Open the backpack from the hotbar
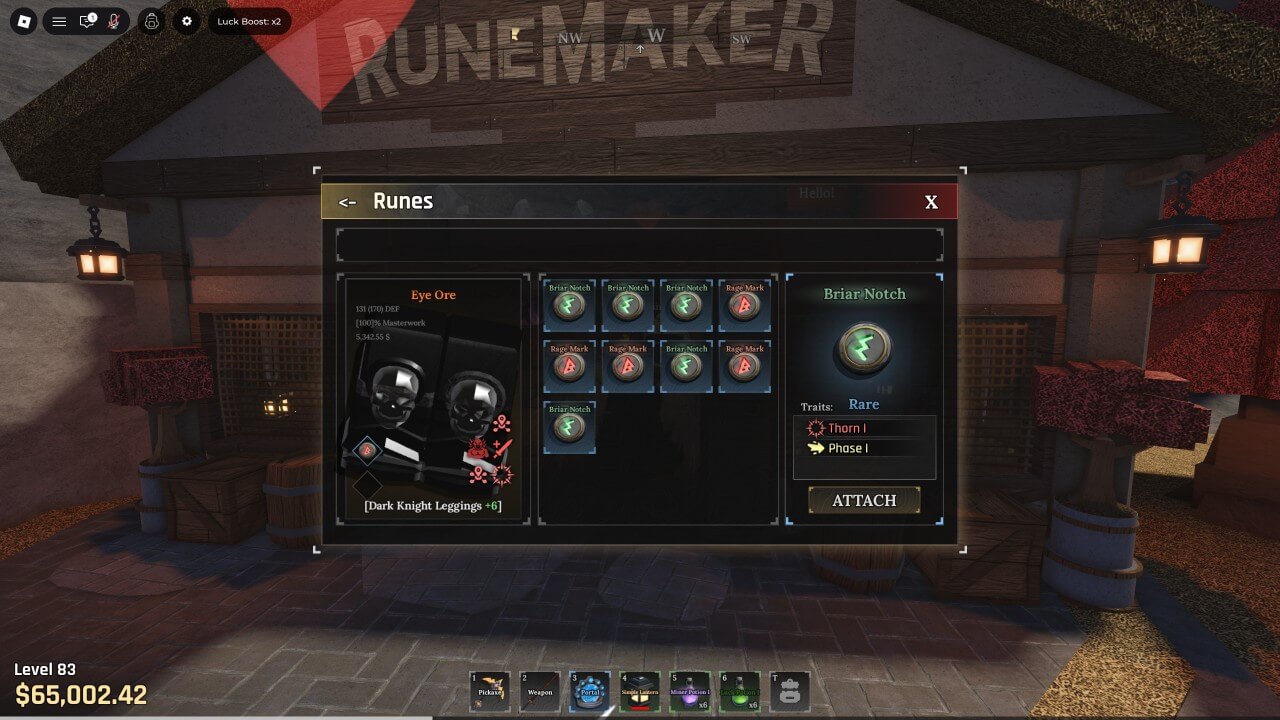This screenshot has width=1280, height=720. [x=790, y=691]
